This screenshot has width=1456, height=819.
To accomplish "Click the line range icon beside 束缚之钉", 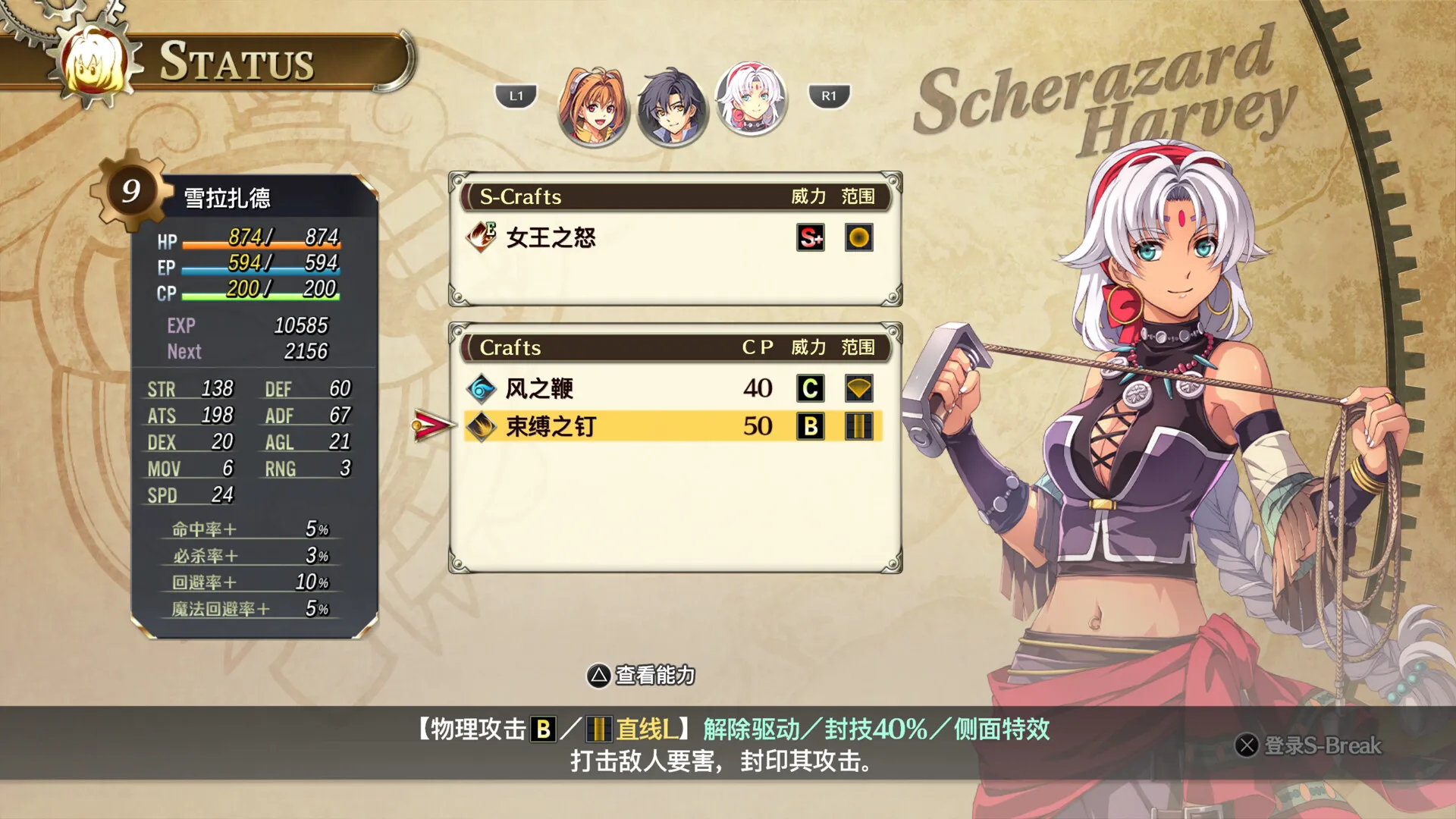I will (x=859, y=426).
